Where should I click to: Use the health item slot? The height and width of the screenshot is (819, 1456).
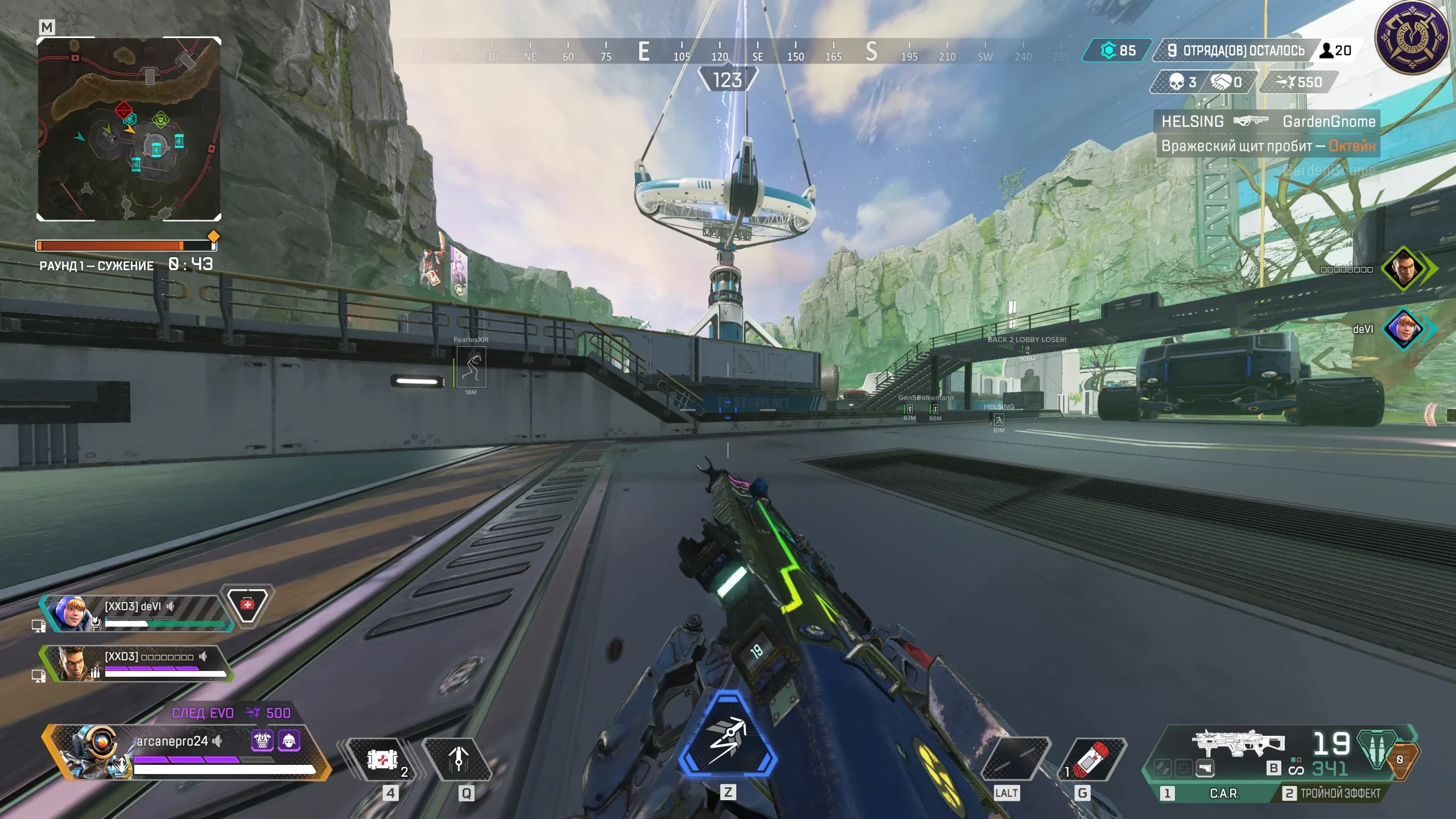coord(382,759)
